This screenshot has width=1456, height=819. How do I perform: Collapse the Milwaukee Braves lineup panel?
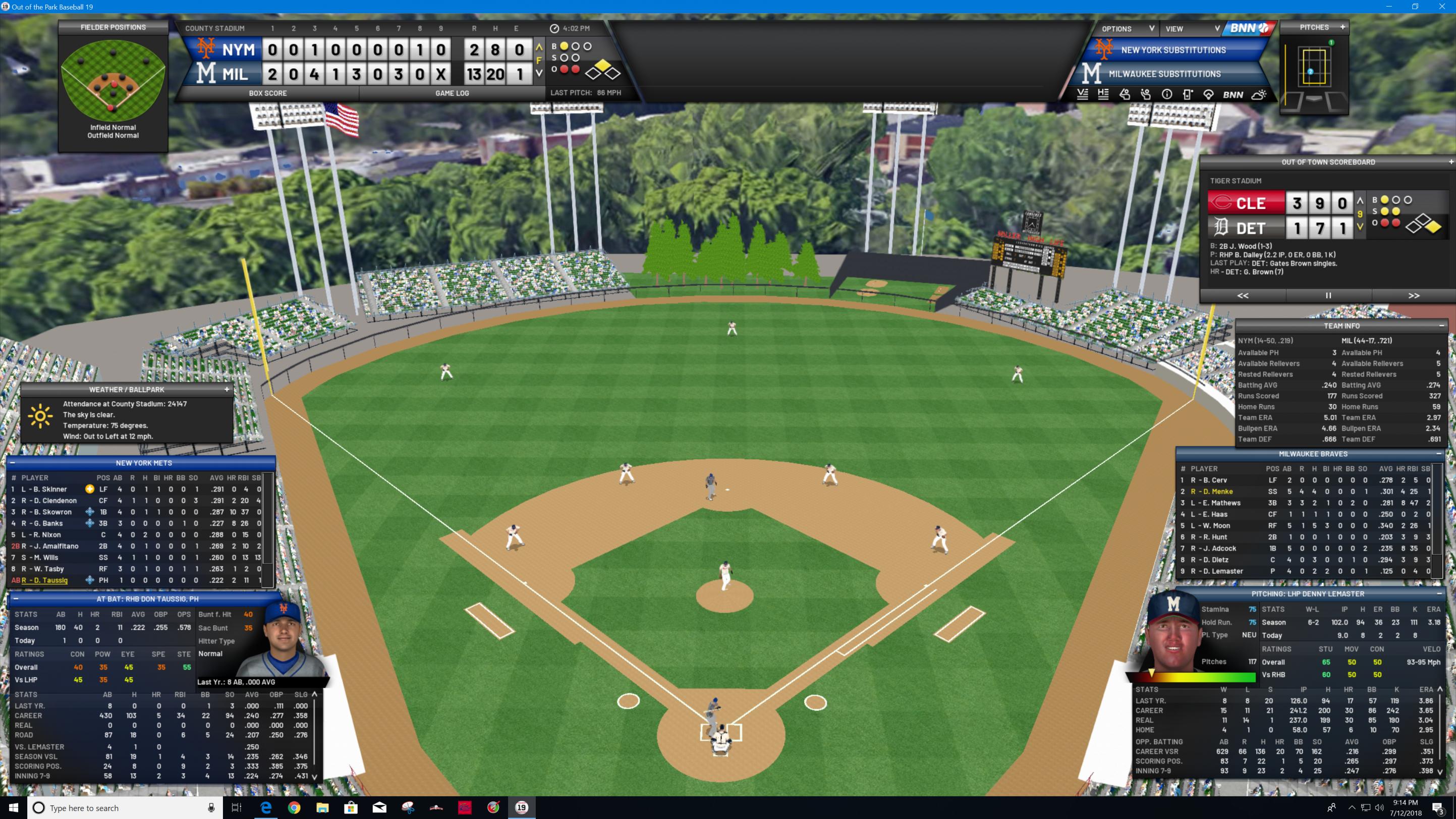[x=1438, y=454]
